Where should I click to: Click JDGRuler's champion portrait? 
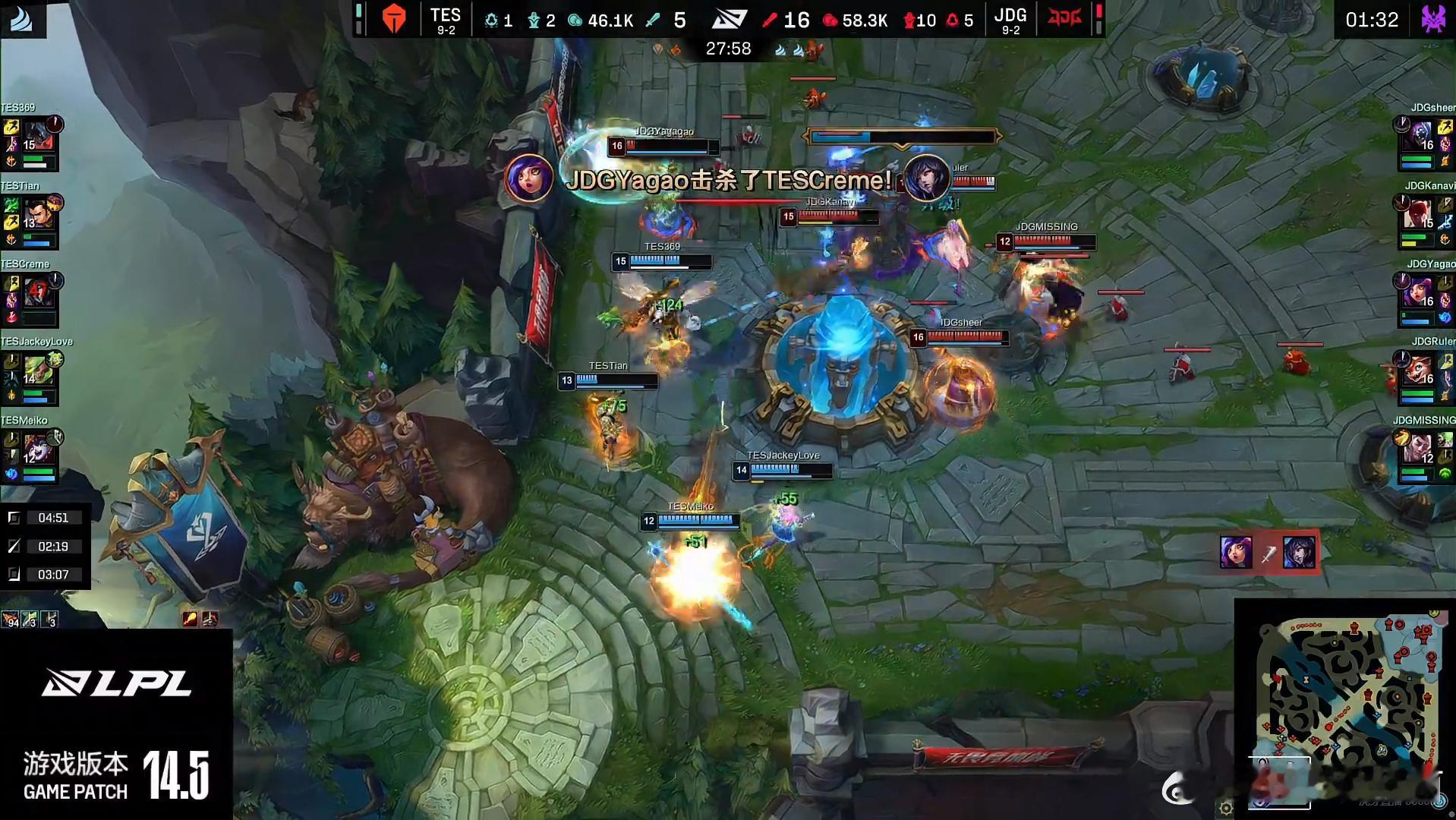(x=1419, y=371)
